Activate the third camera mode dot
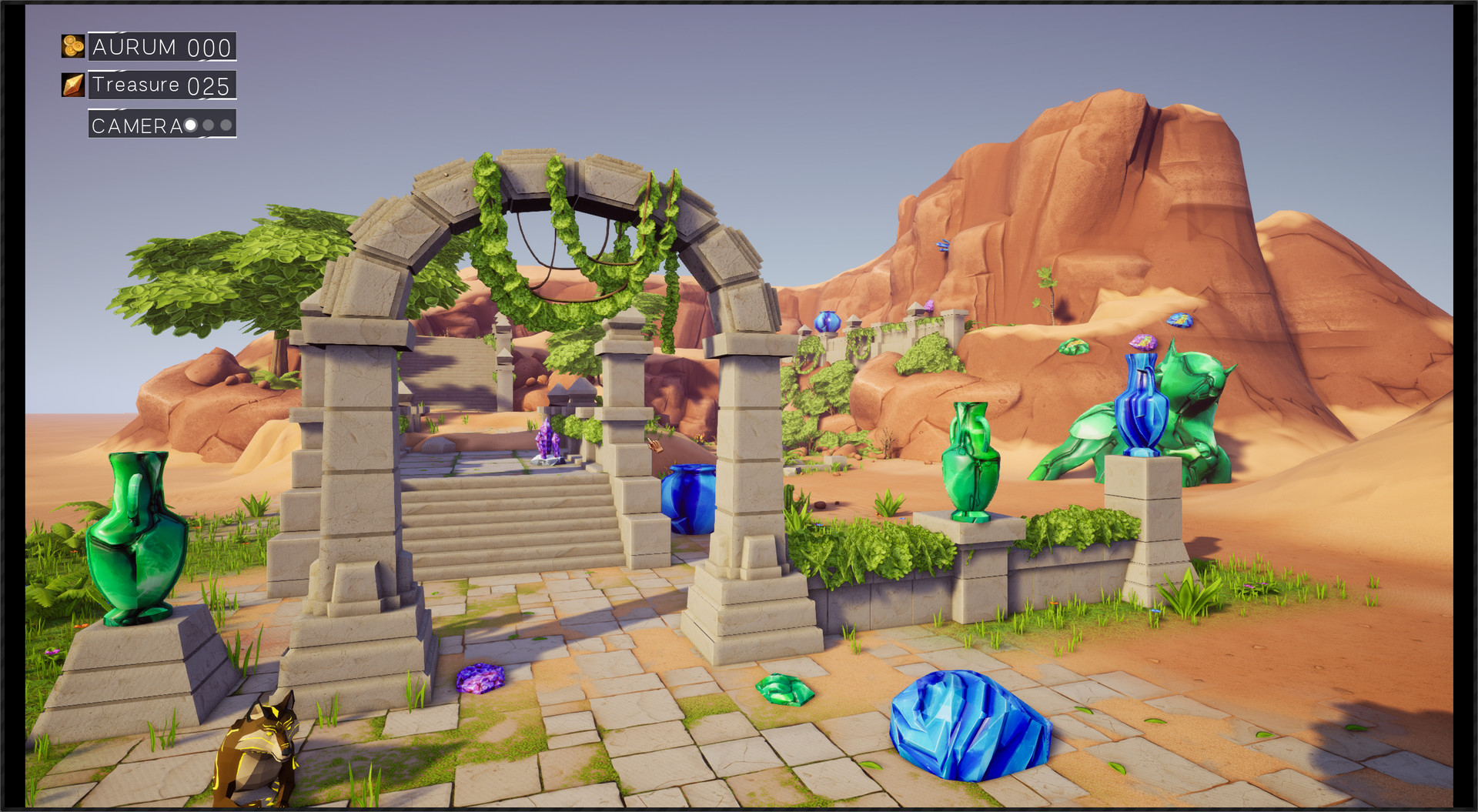The height and width of the screenshot is (812, 1478). pos(226,125)
